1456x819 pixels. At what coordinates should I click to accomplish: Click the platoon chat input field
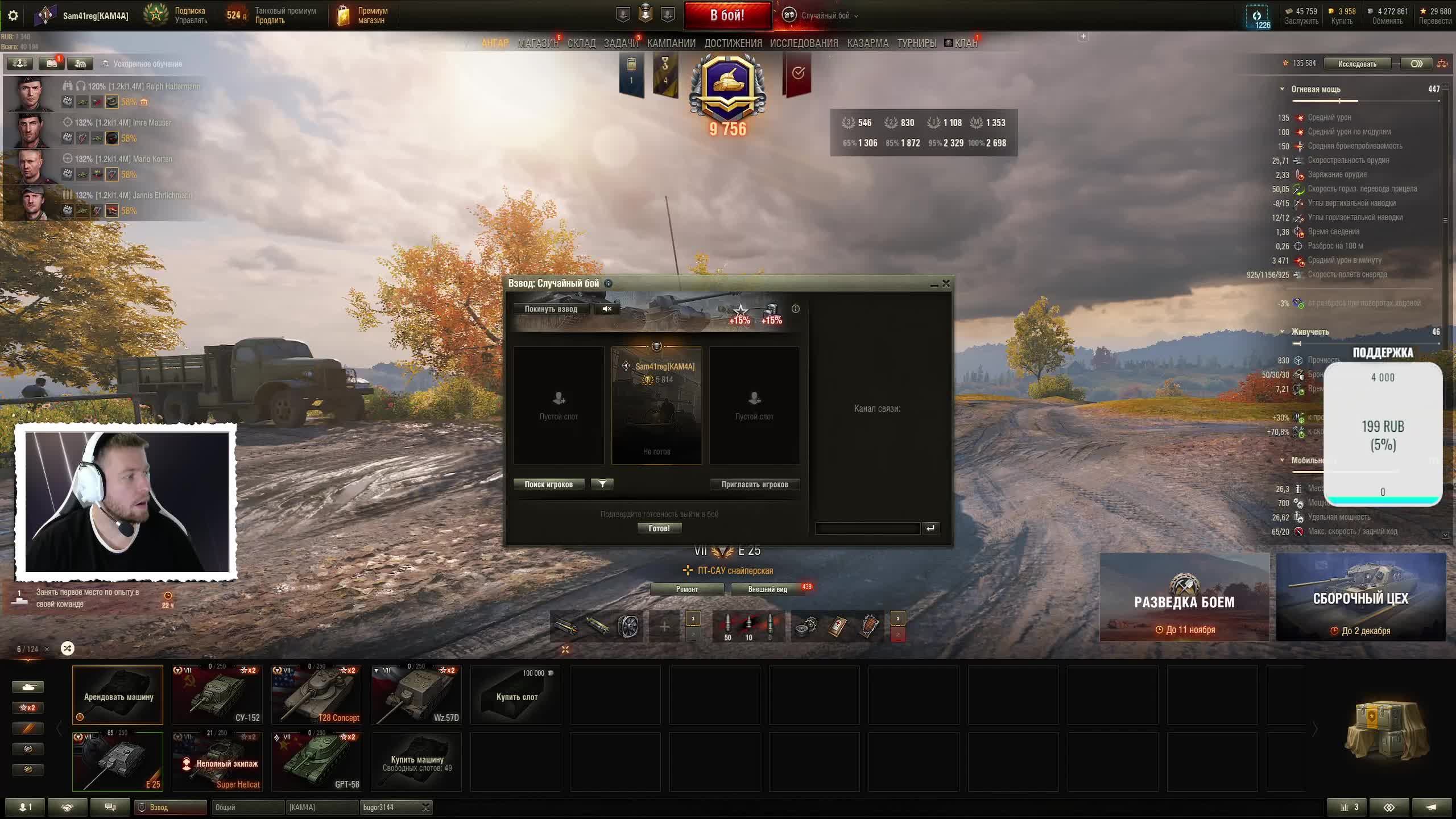(x=867, y=528)
